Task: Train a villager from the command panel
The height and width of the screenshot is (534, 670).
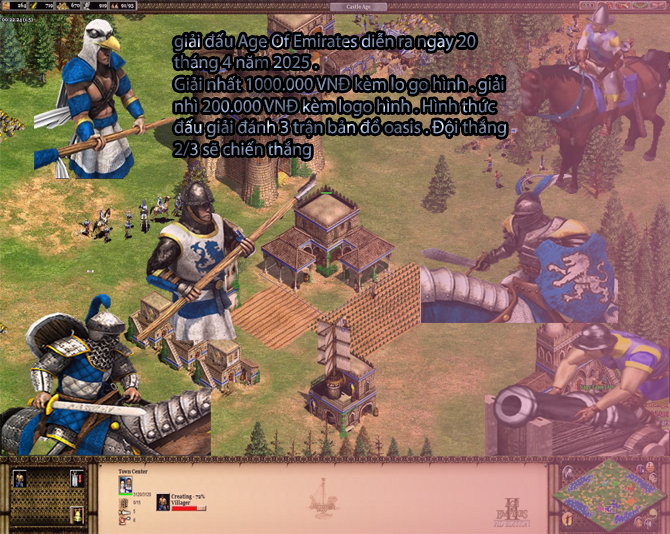Action: tap(18, 478)
